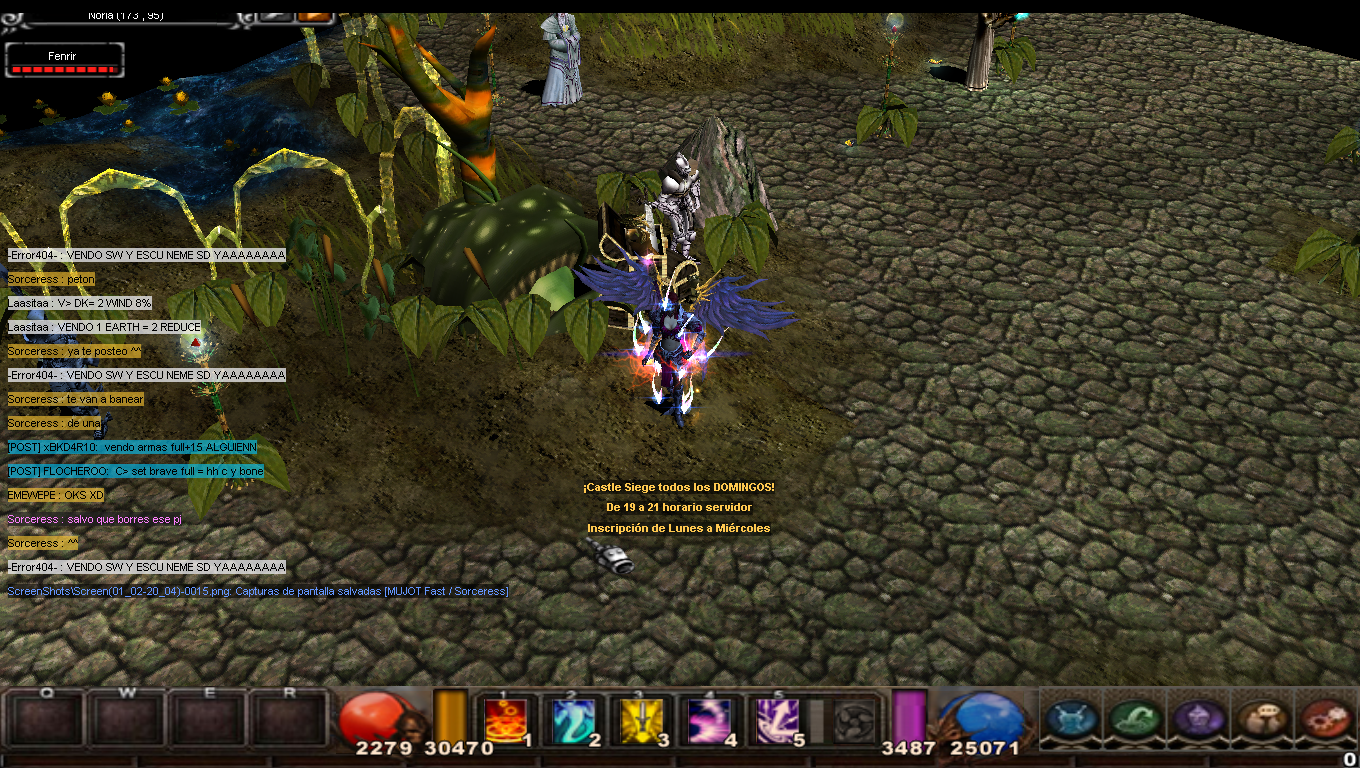
Task: Select the EMEWEPE "OKS XD" chat line
Action: pyautogui.click(x=56, y=495)
